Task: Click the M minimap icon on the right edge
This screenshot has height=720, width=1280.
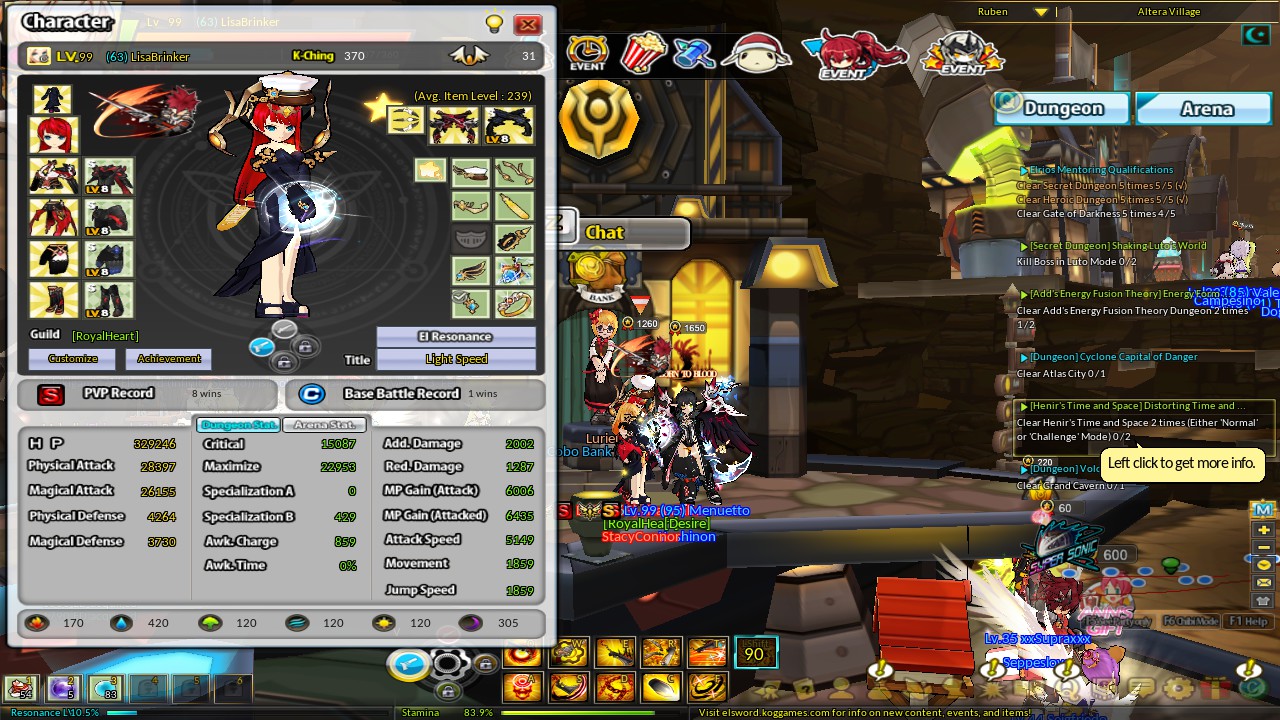Action: point(1262,508)
